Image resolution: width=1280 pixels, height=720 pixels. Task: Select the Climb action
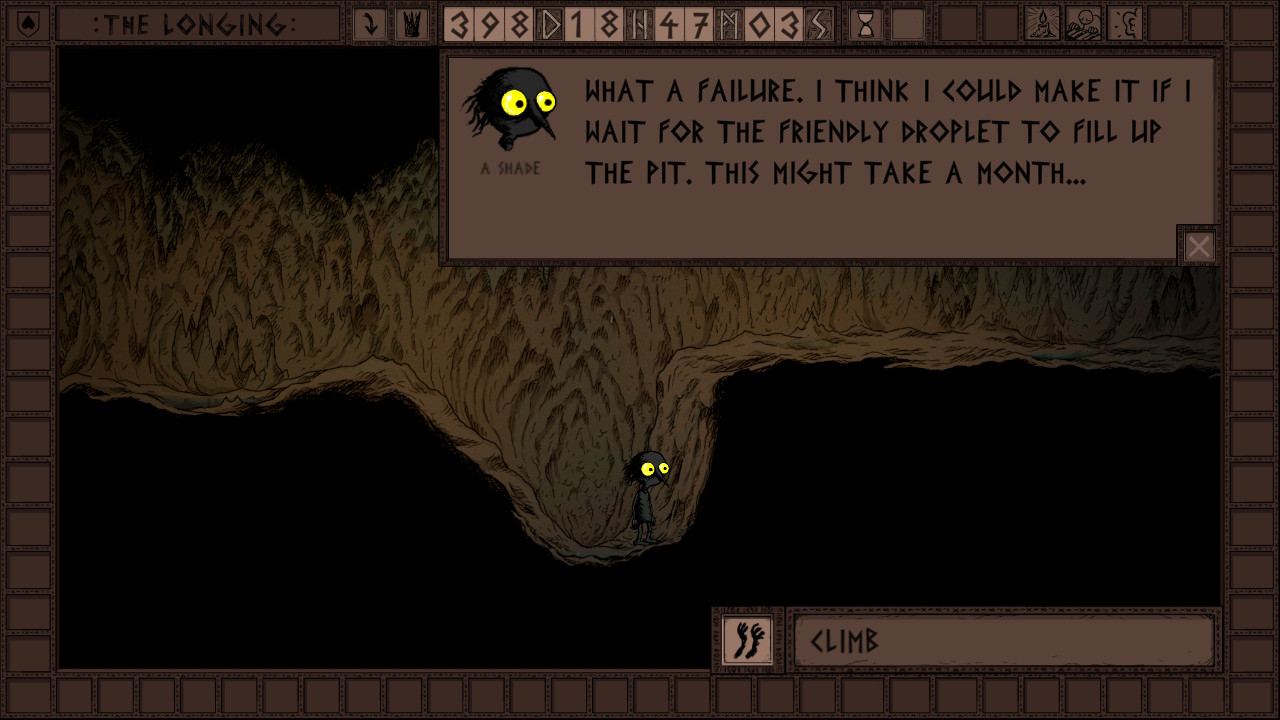pos(1003,640)
